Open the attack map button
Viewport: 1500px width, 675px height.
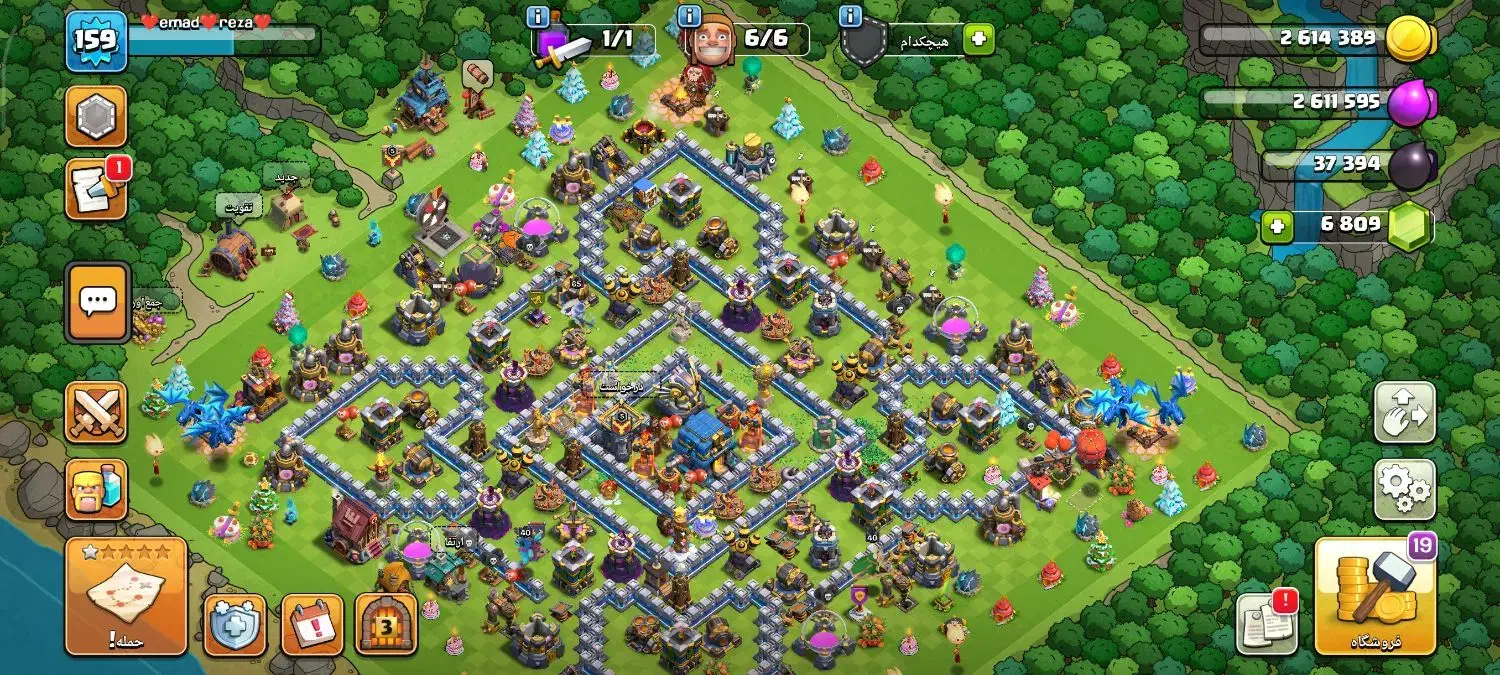pyautogui.click(x=126, y=596)
